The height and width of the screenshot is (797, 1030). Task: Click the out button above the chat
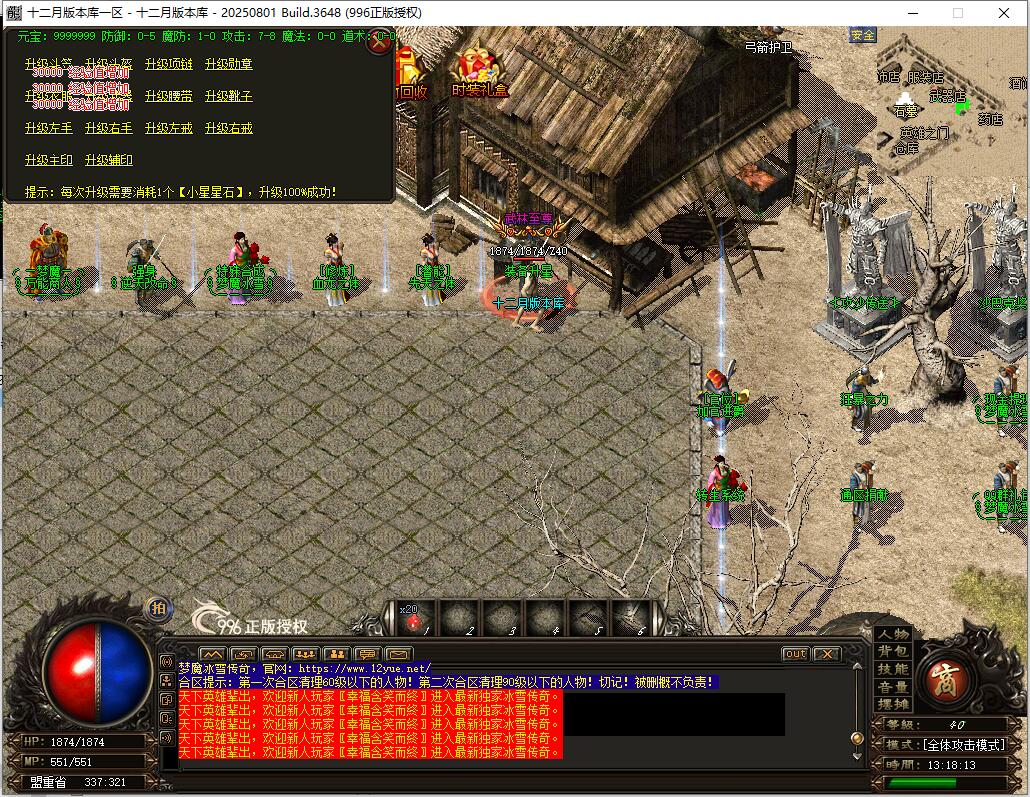pos(796,654)
